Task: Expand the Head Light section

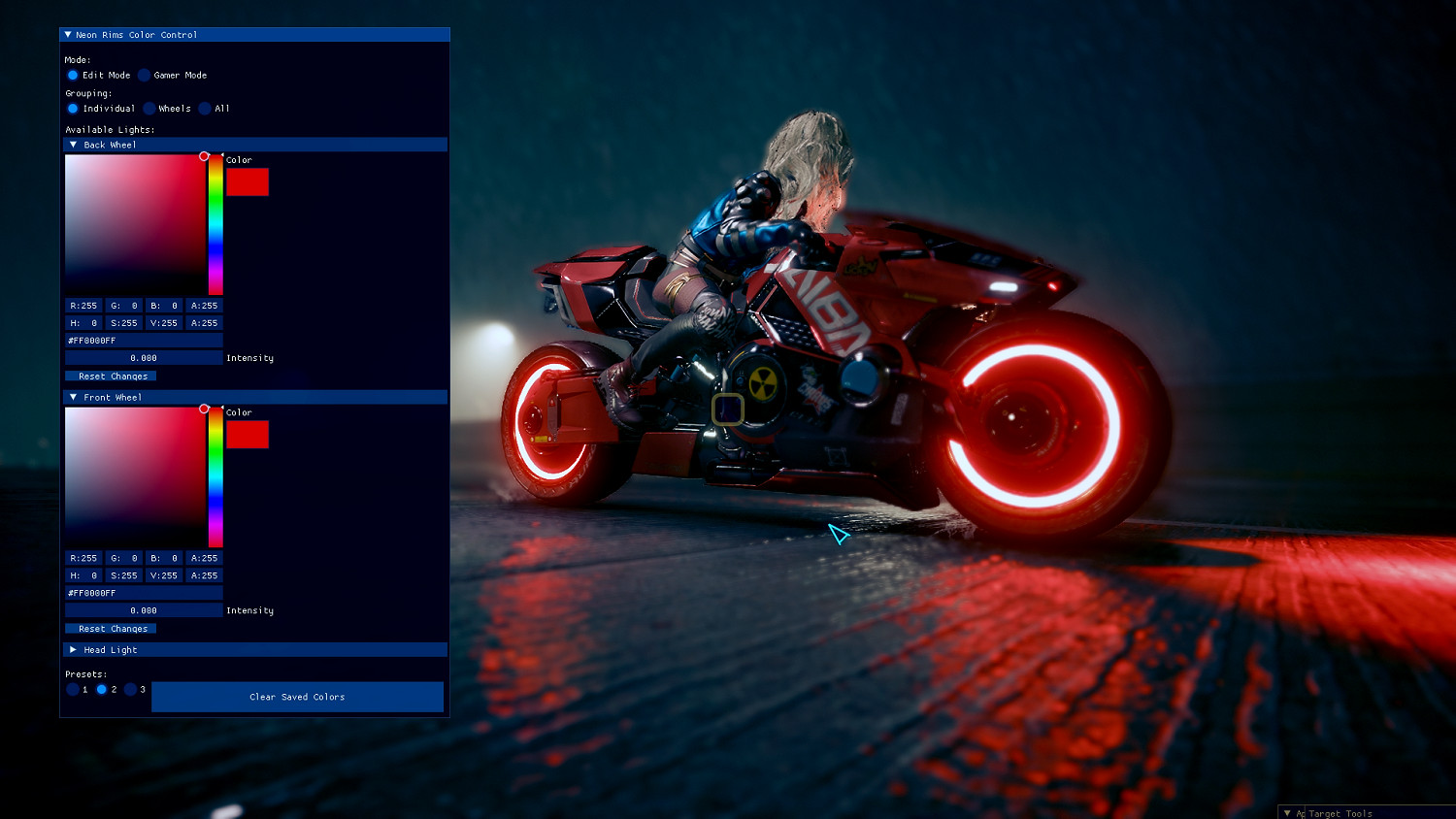Action: click(x=73, y=649)
